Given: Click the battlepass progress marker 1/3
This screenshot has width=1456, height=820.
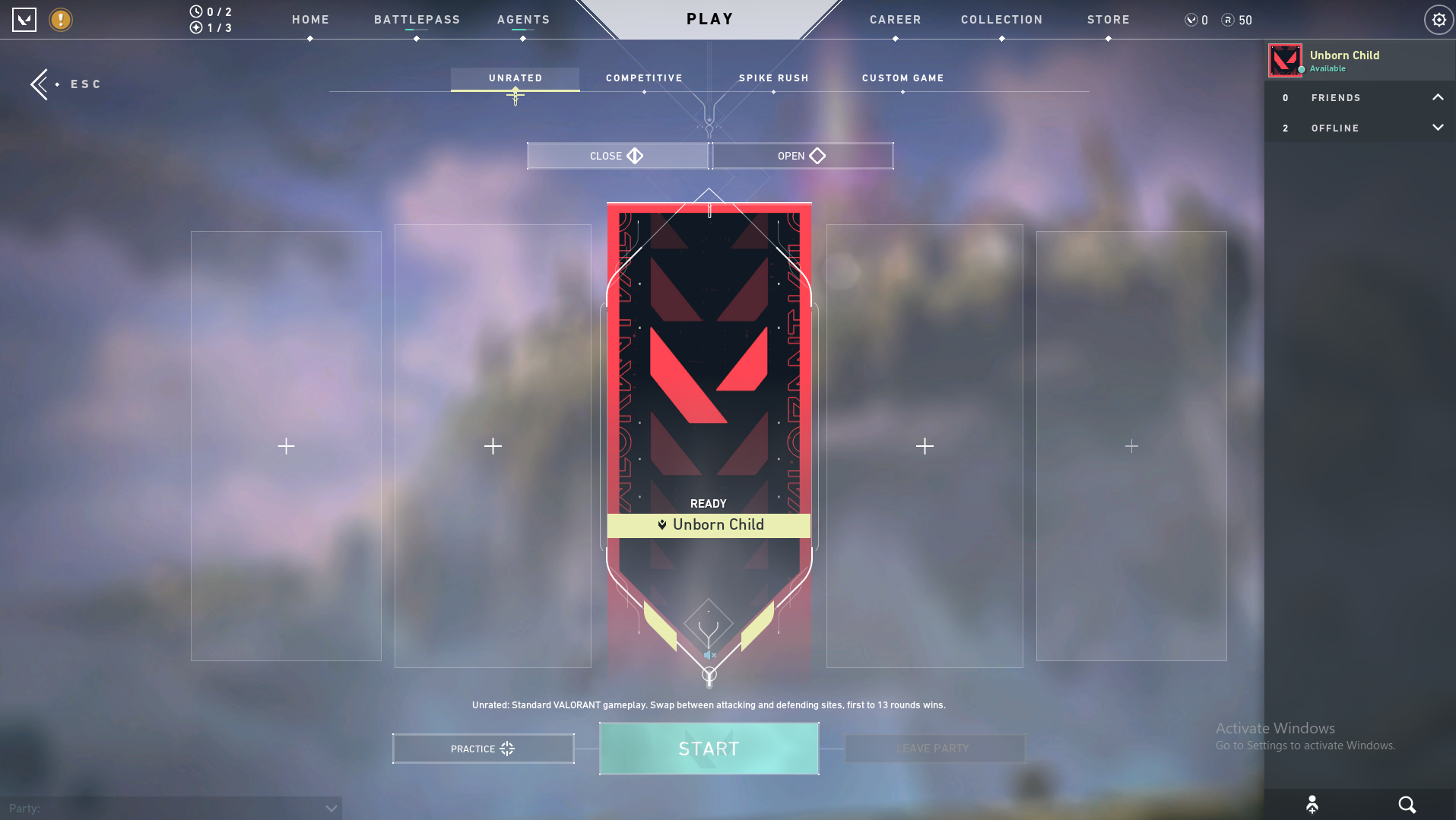Looking at the screenshot, I should pos(195,28).
